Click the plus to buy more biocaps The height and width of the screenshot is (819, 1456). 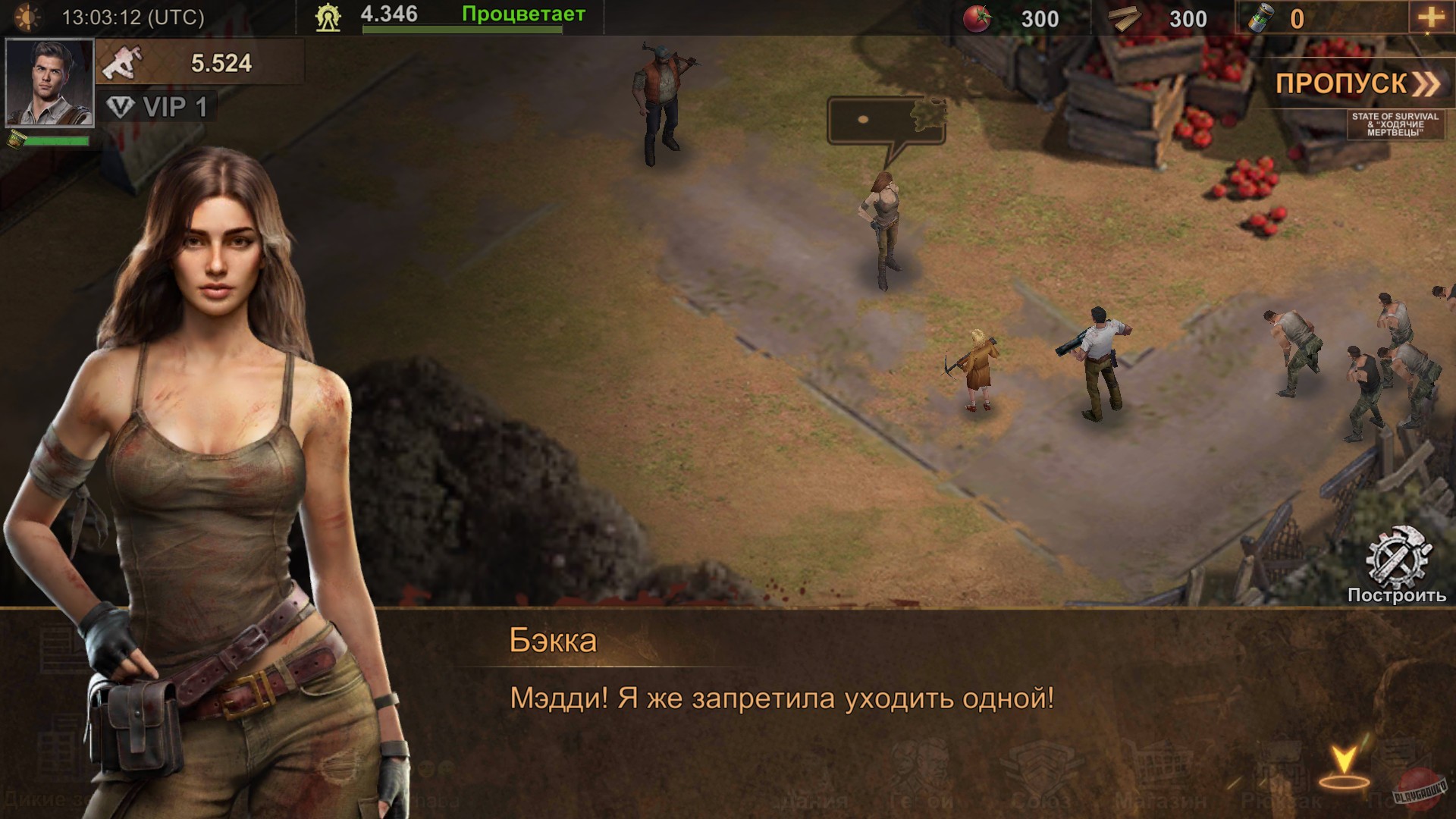point(1432,15)
